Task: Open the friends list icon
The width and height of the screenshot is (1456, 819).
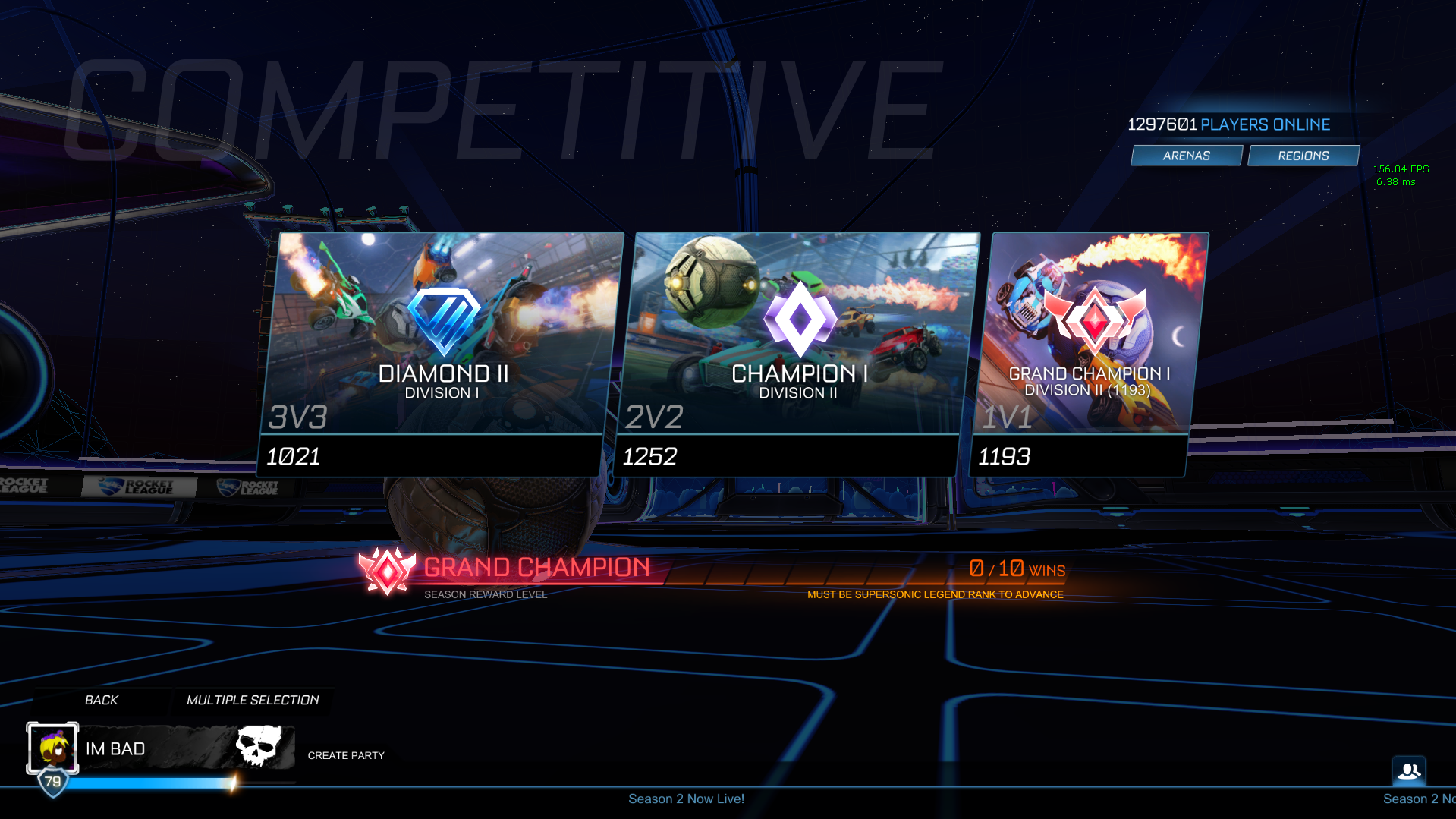Action: coord(1409,771)
